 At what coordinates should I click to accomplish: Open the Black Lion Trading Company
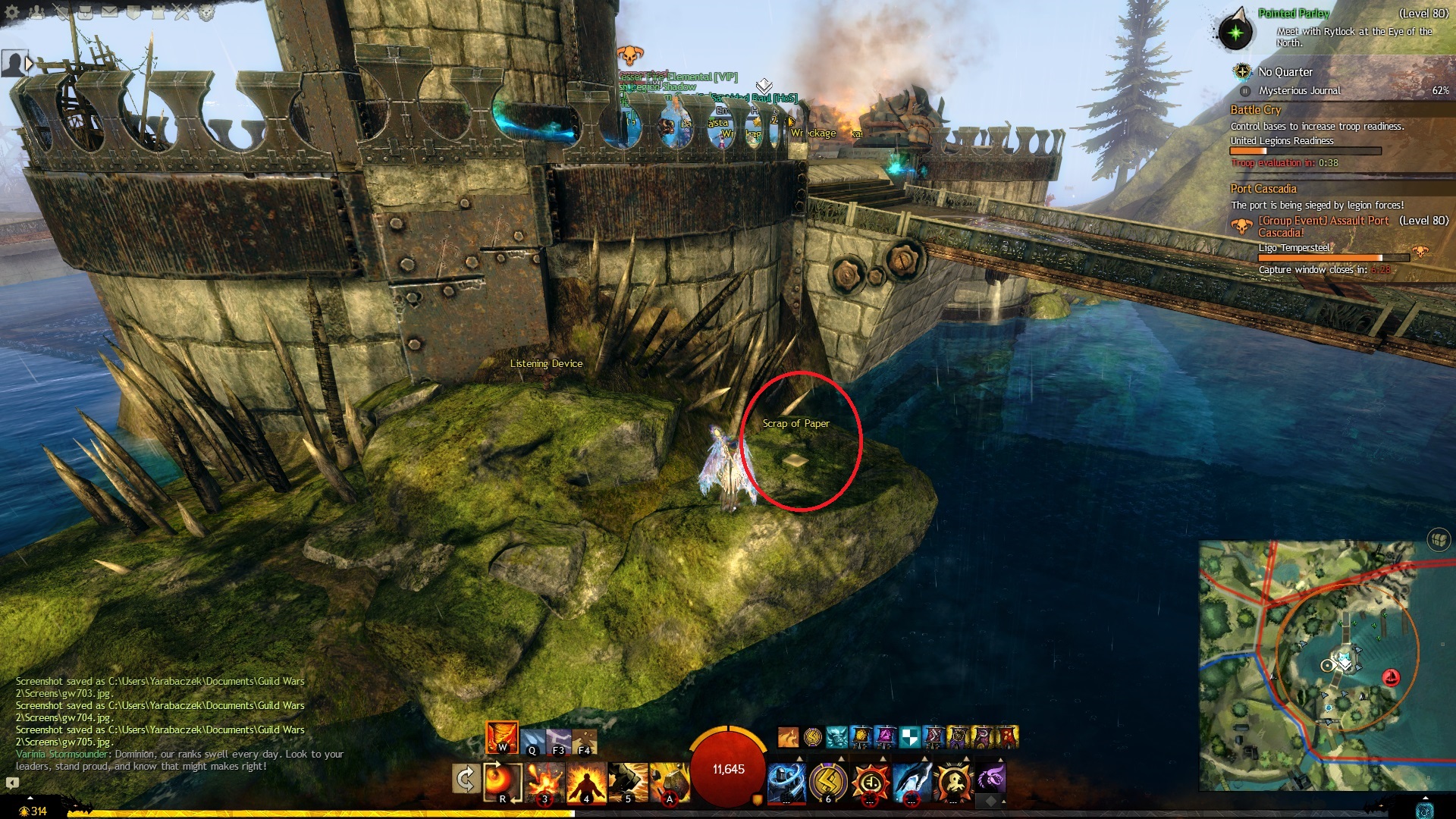[x=206, y=12]
